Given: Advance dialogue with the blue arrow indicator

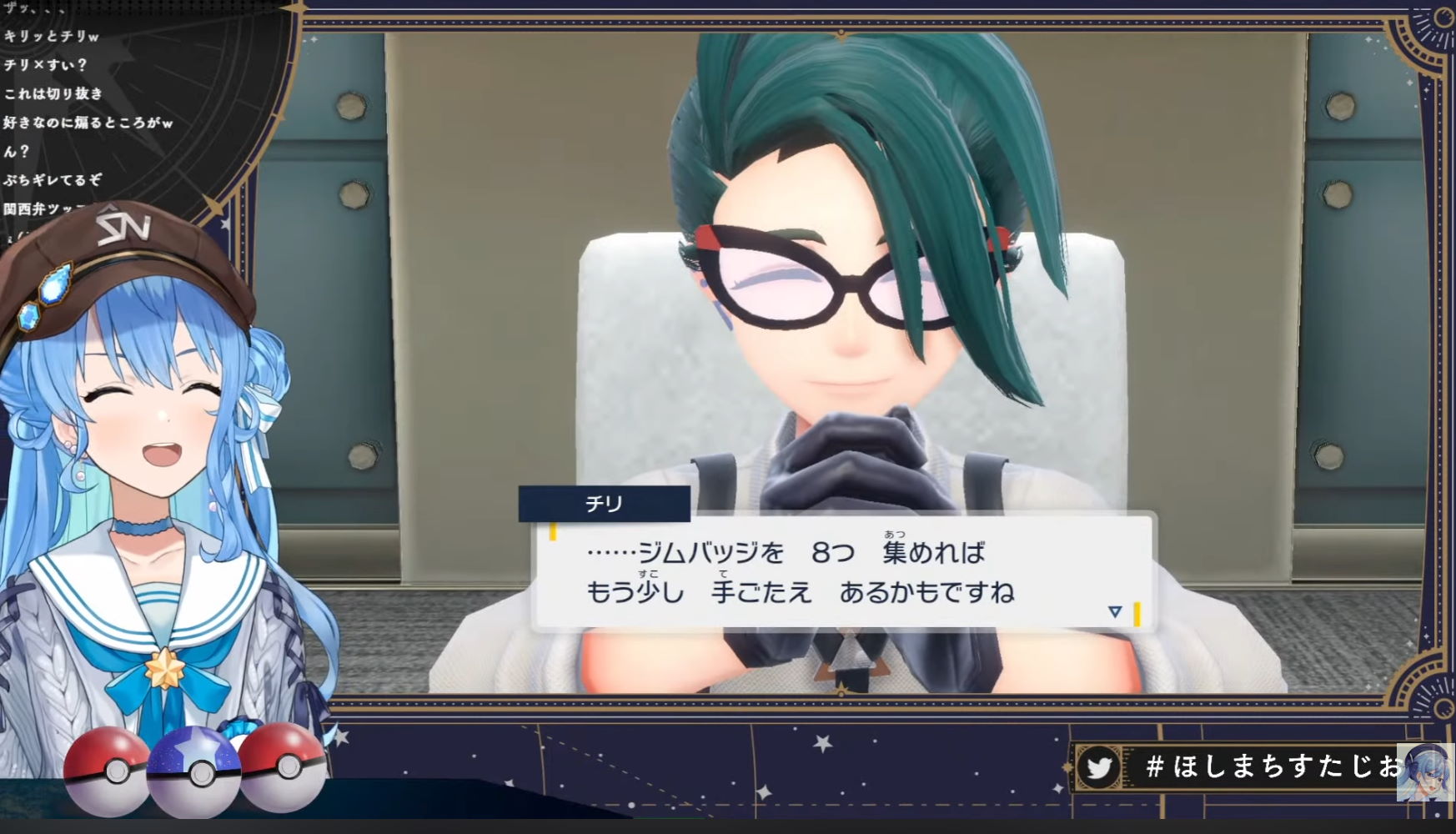Looking at the screenshot, I should pyautogui.click(x=1115, y=612).
